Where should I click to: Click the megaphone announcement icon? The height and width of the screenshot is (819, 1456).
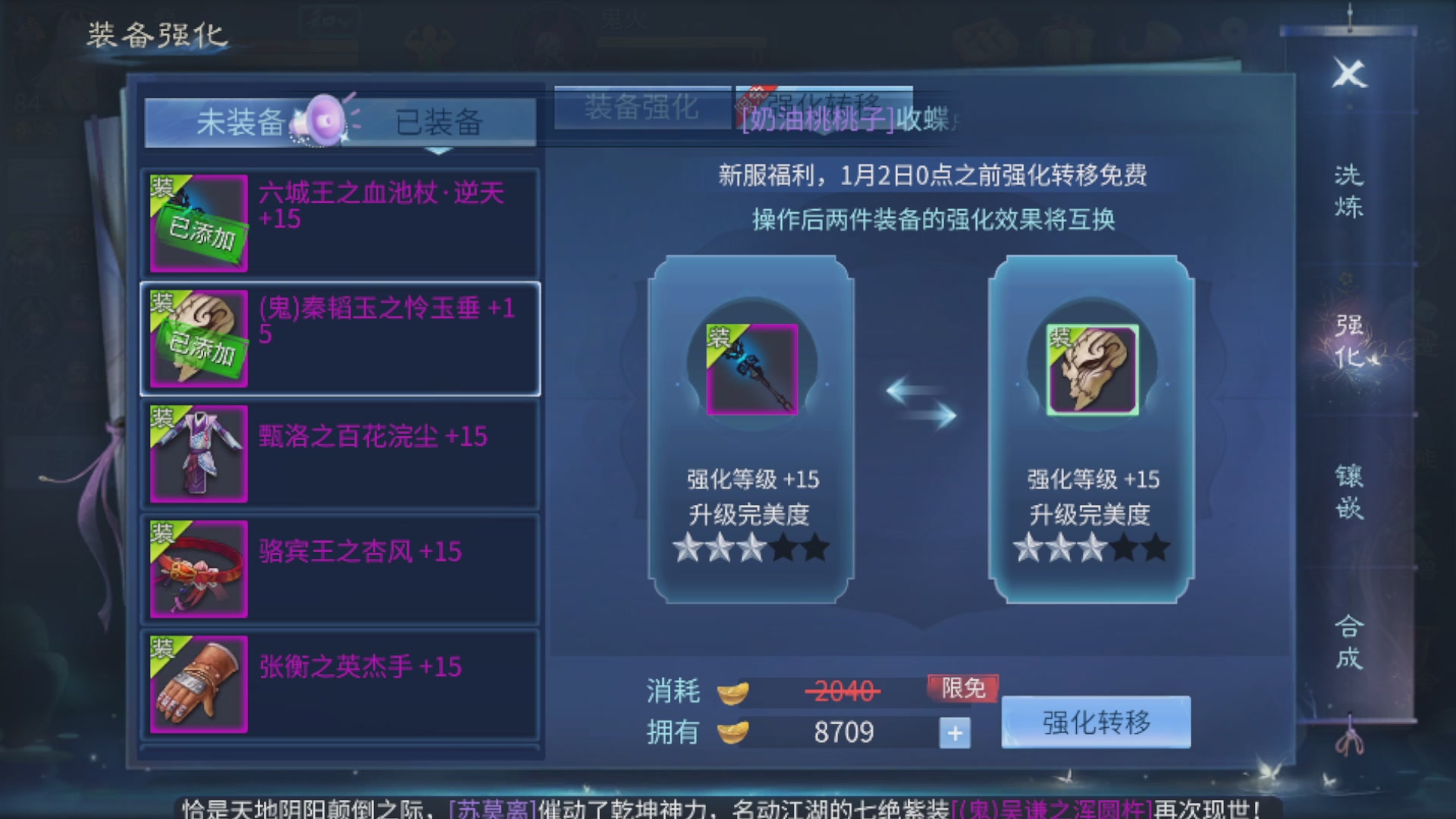[x=325, y=118]
